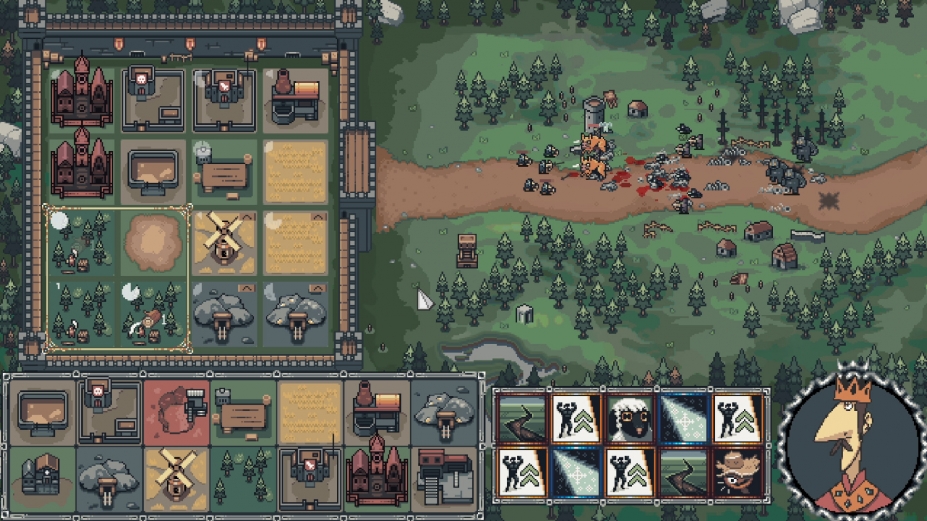Image resolution: width=927 pixels, height=521 pixels.
Task: Click the crowned king portrait
Action: (x=854, y=447)
